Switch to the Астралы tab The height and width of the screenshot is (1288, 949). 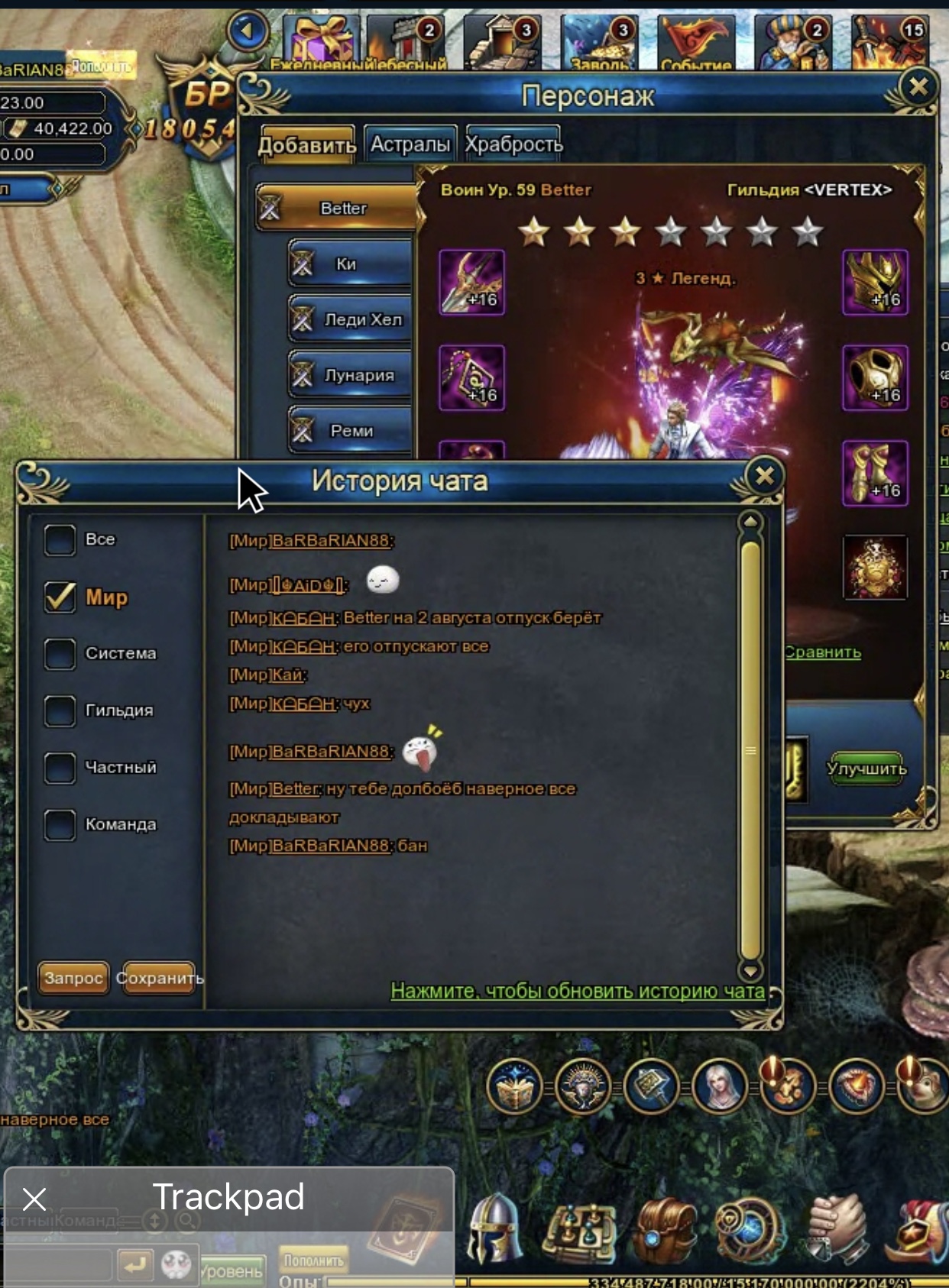(x=410, y=144)
